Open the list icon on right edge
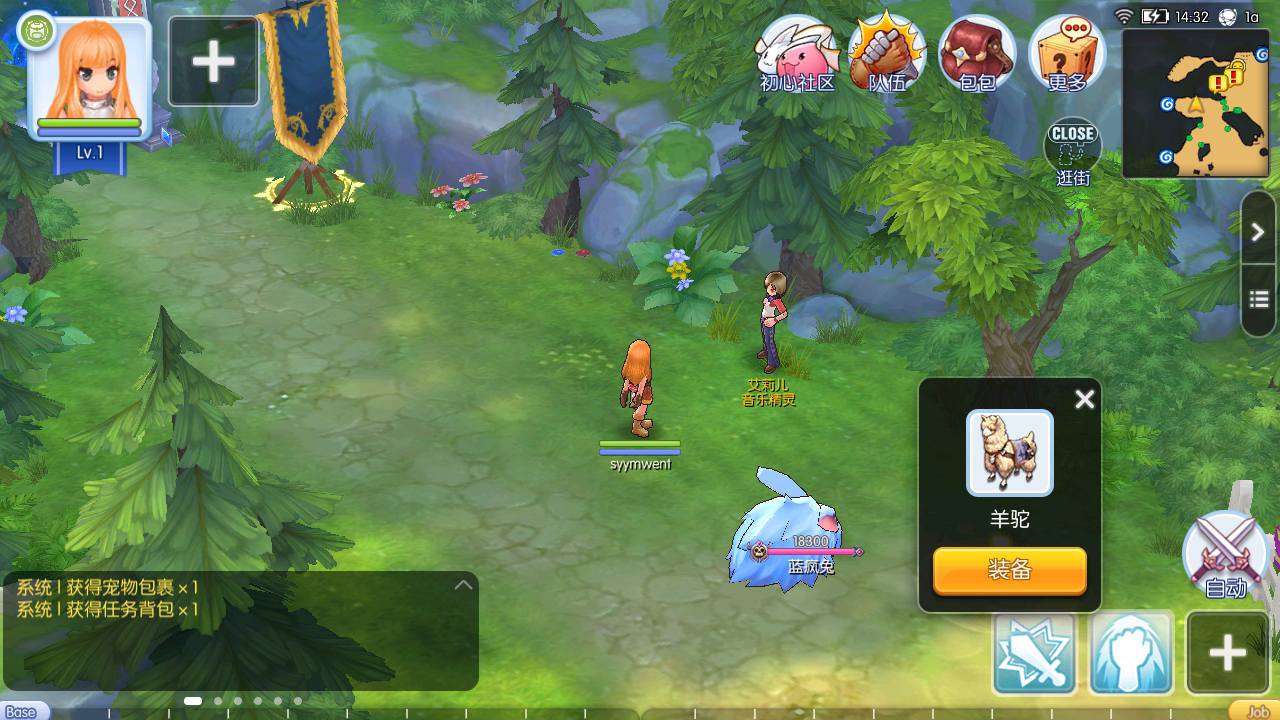Viewport: 1280px width, 720px height. point(1258,299)
